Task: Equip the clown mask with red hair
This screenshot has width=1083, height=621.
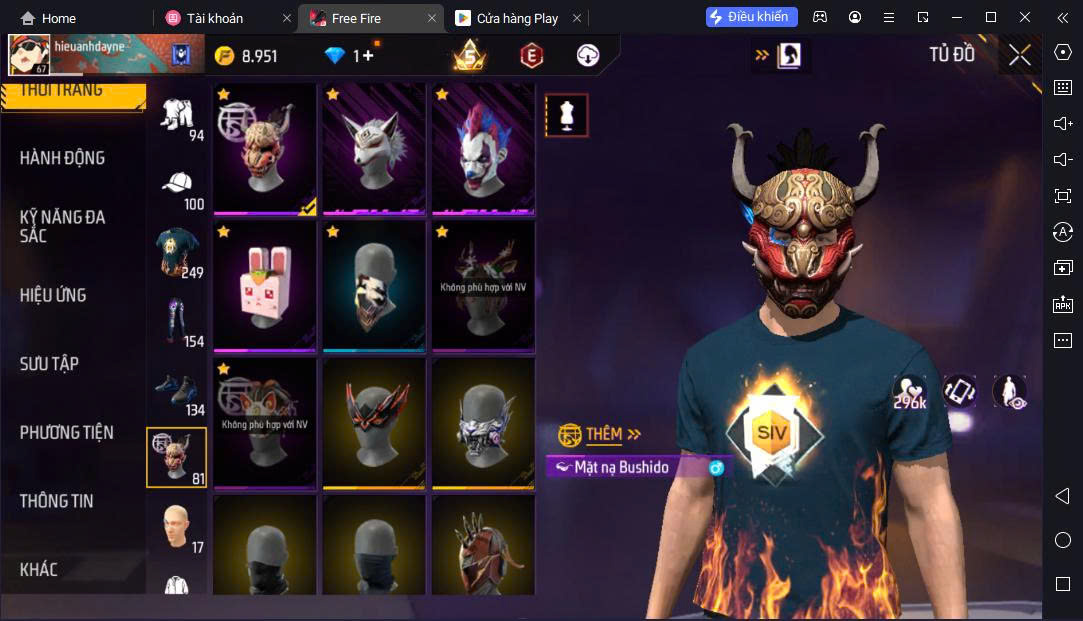Action: tap(484, 149)
